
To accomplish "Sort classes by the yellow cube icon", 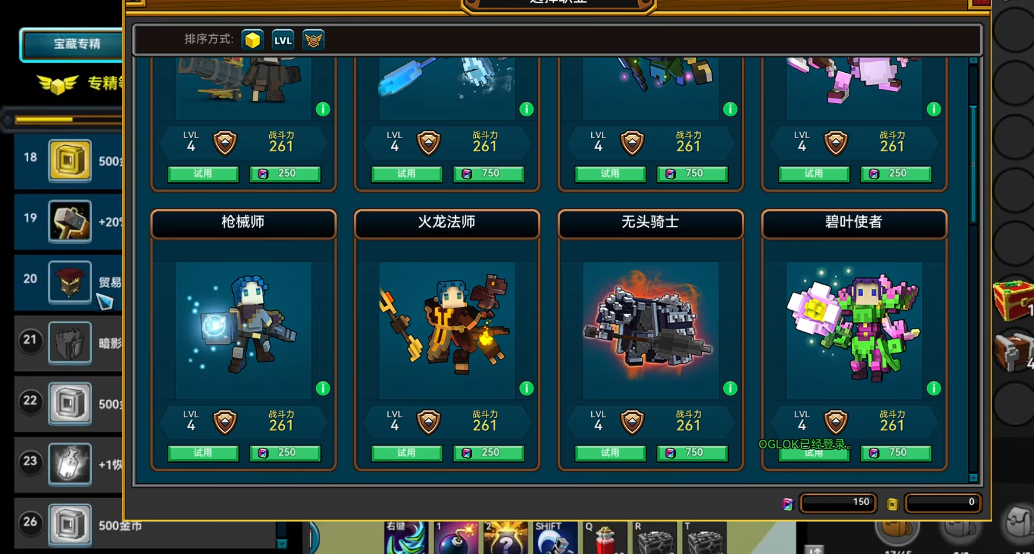I will pyautogui.click(x=253, y=40).
